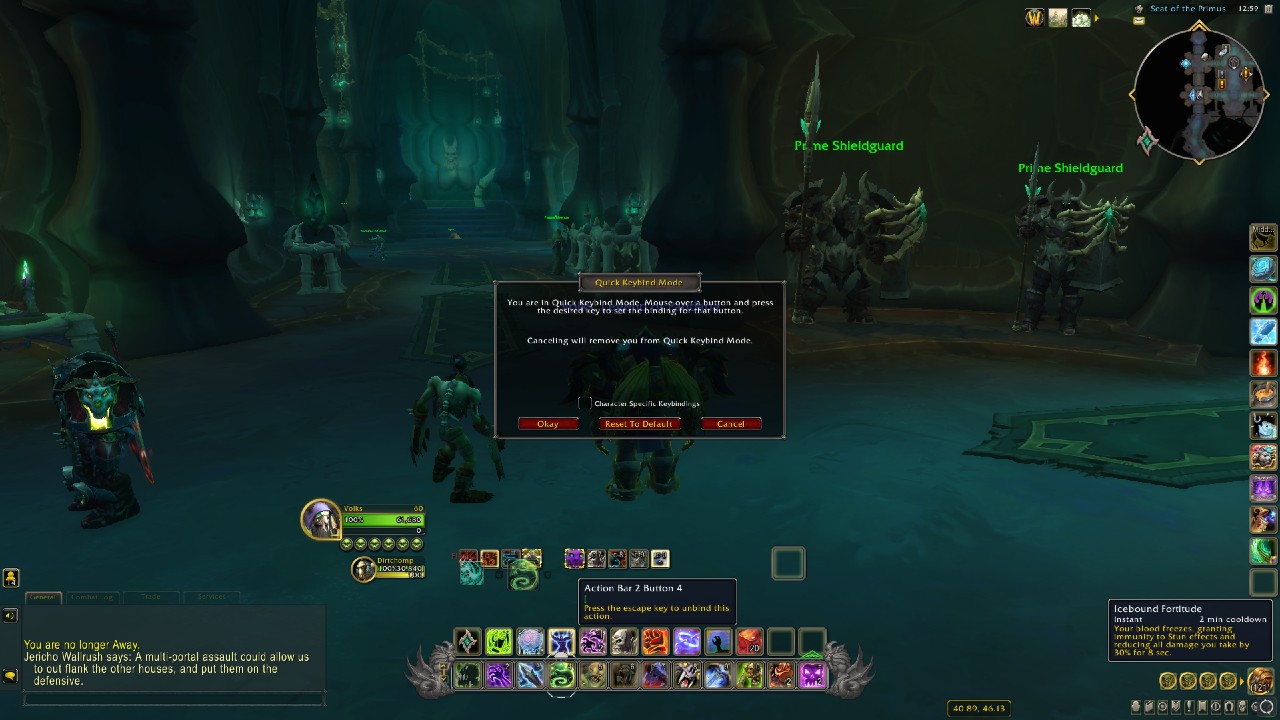This screenshot has width=1280, height=720.
Task: Click the action bar page-up arrow
Action: pos(443,665)
